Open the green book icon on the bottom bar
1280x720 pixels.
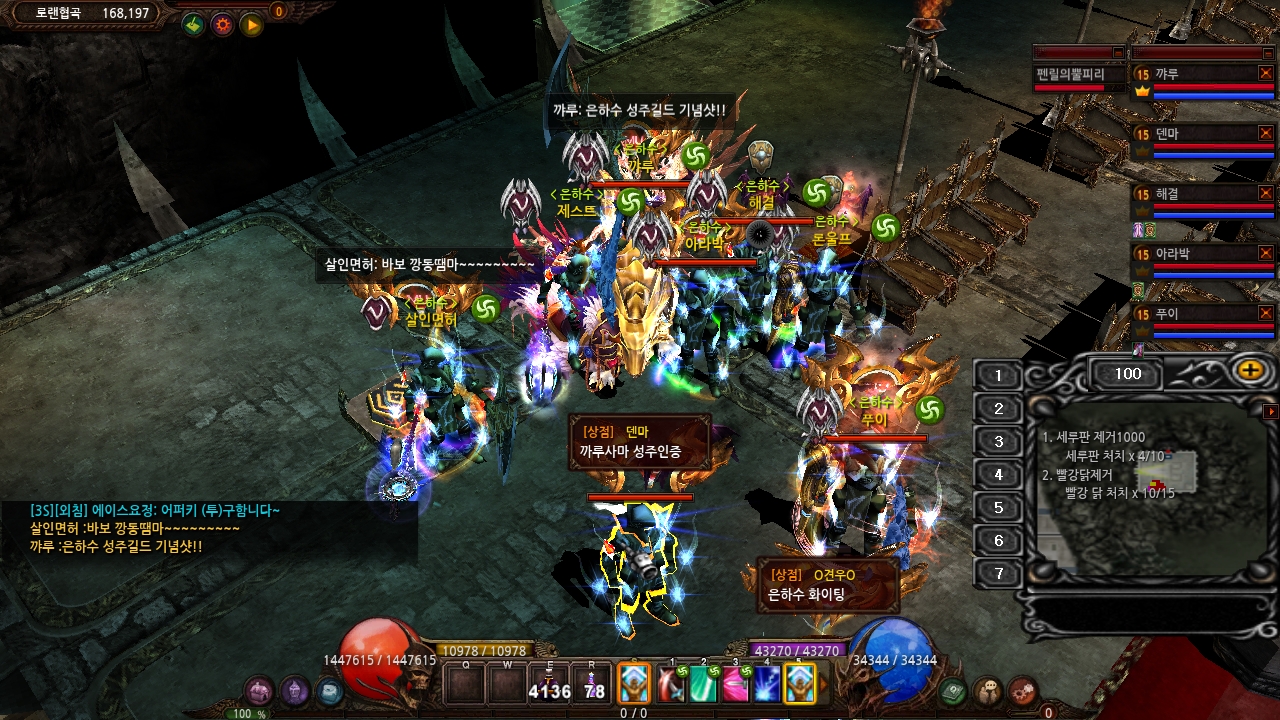[954, 691]
